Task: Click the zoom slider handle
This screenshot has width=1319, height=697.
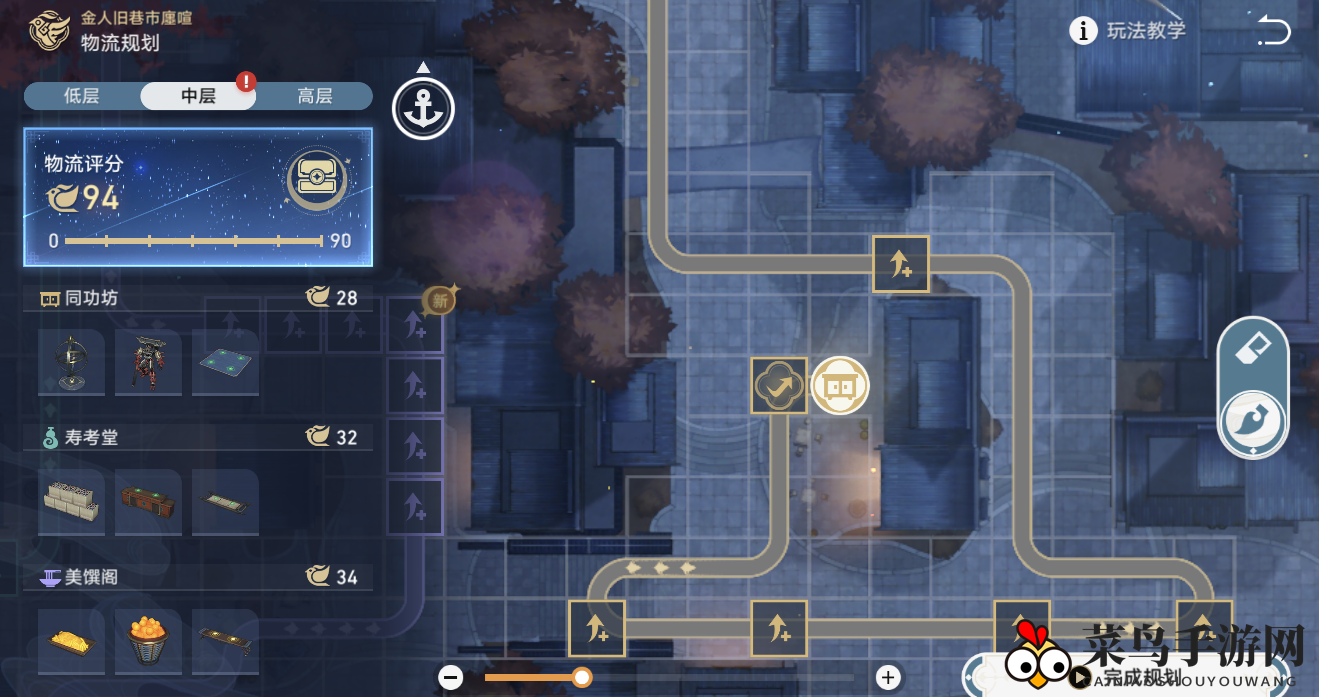Action: [x=581, y=677]
